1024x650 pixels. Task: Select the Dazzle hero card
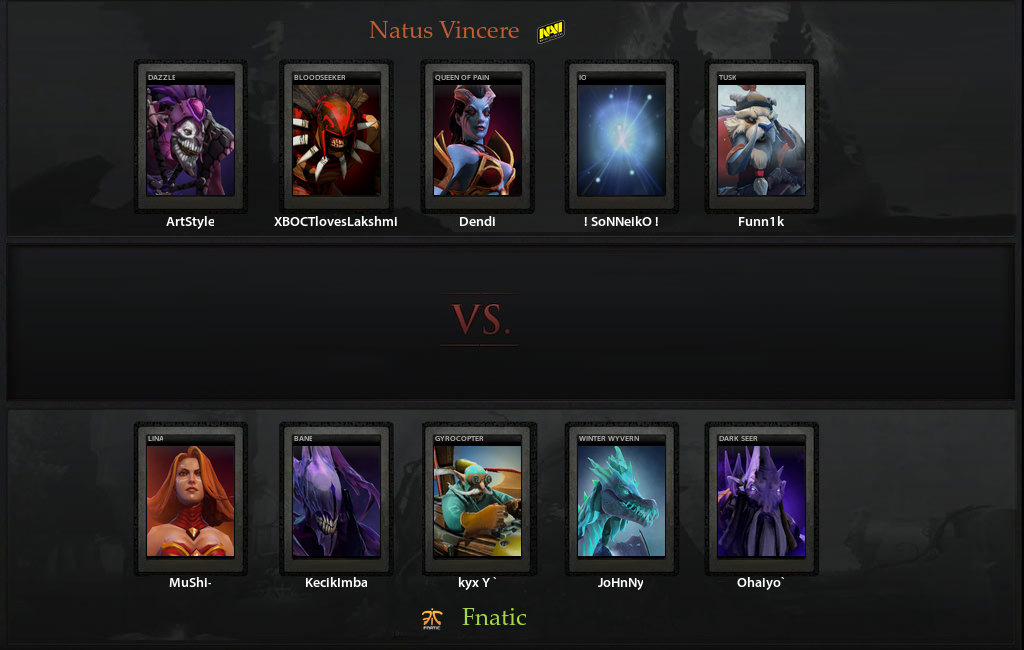click(190, 138)
